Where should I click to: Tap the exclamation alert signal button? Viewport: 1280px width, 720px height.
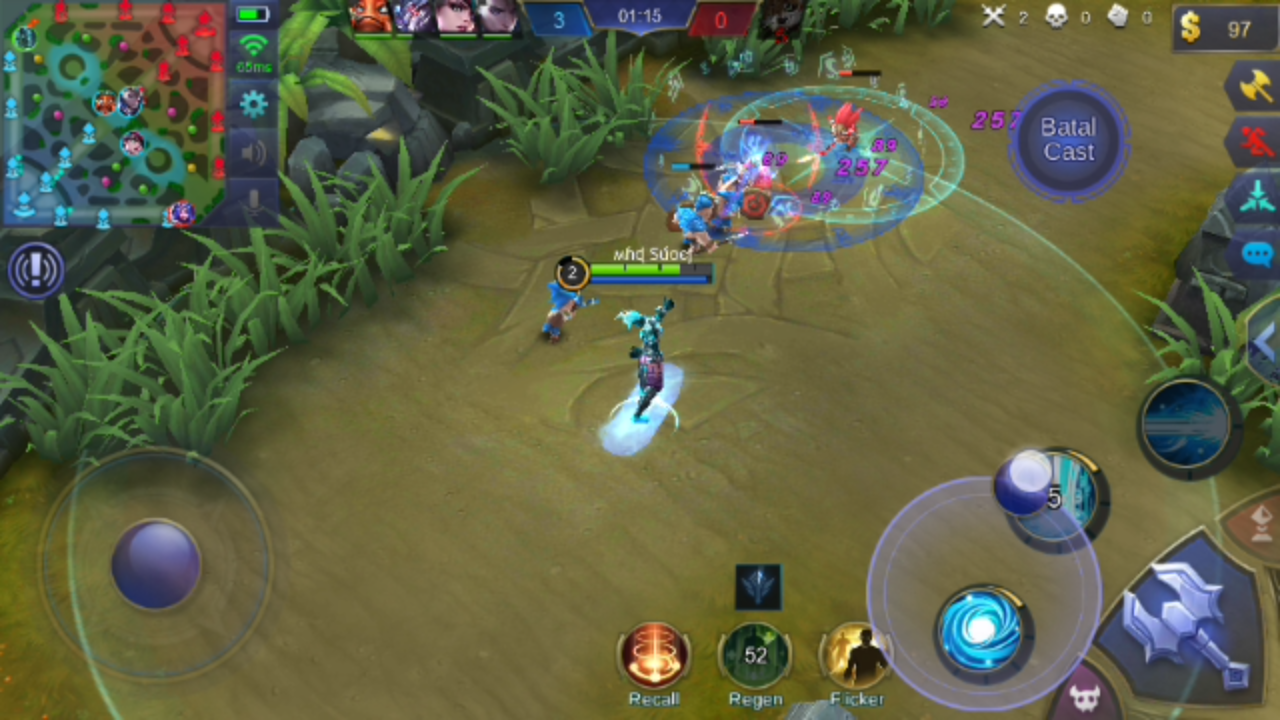click(37, 270)
